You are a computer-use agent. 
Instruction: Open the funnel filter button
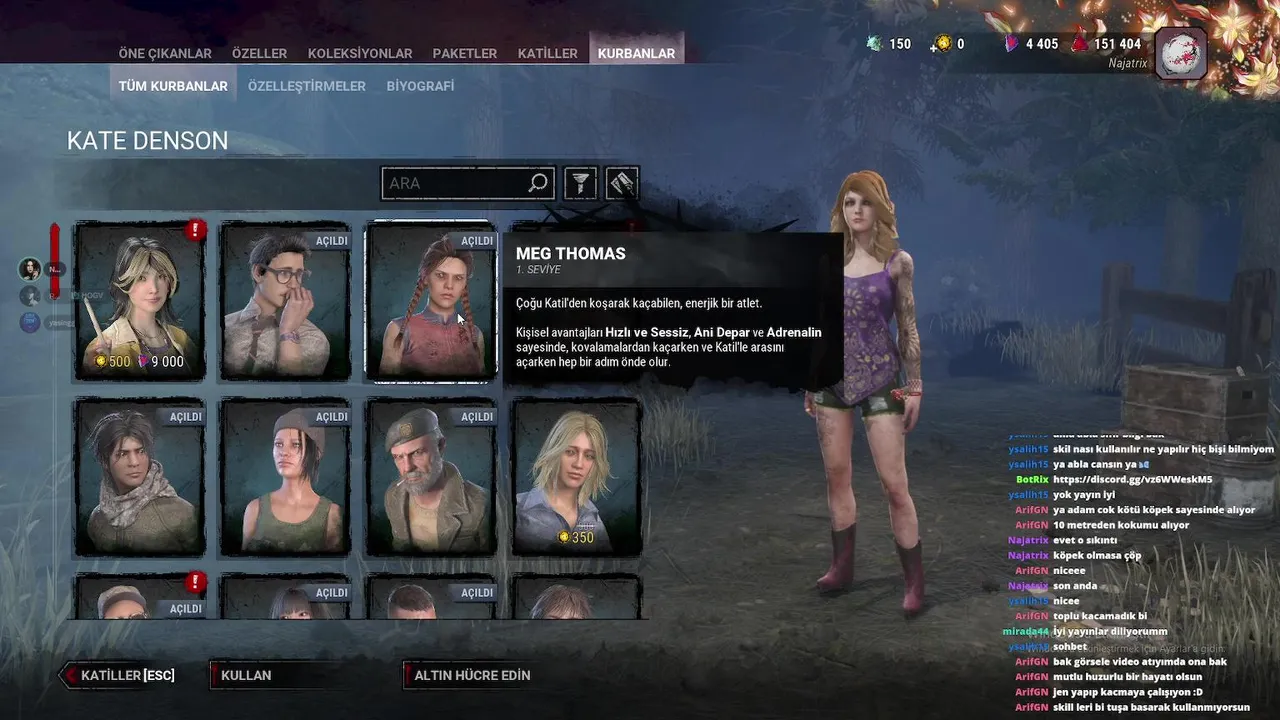(581, 183)
